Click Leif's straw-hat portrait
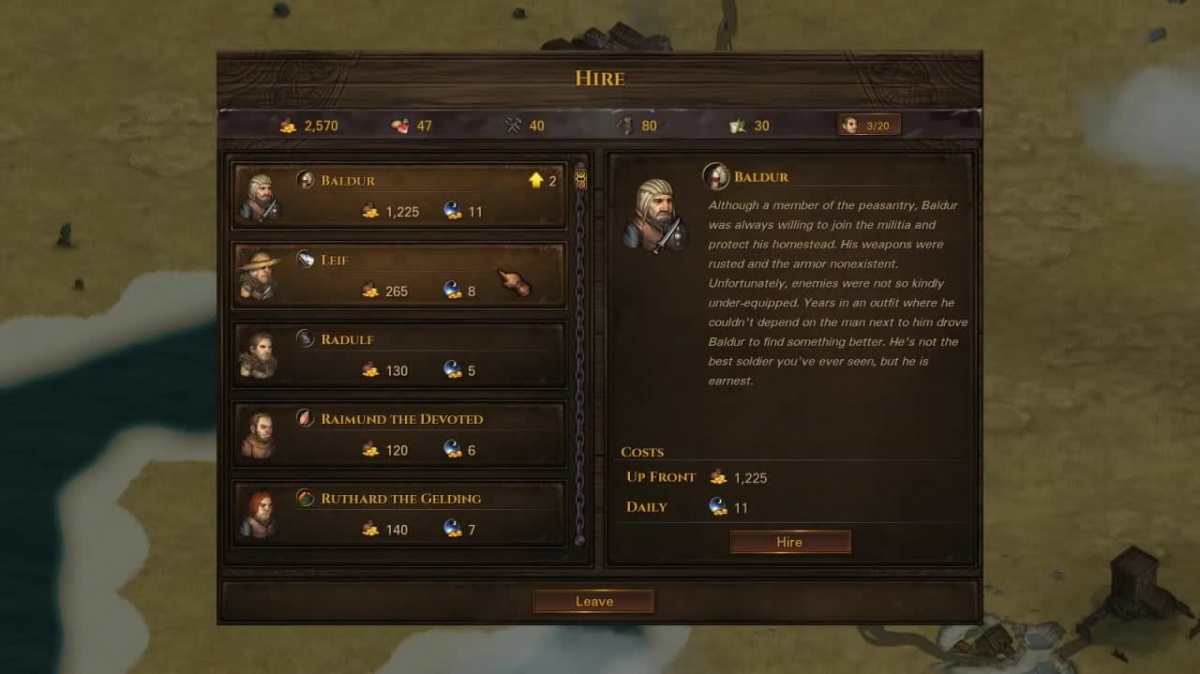Screen dimensions: 1200x674 click(x=259, y=275)
